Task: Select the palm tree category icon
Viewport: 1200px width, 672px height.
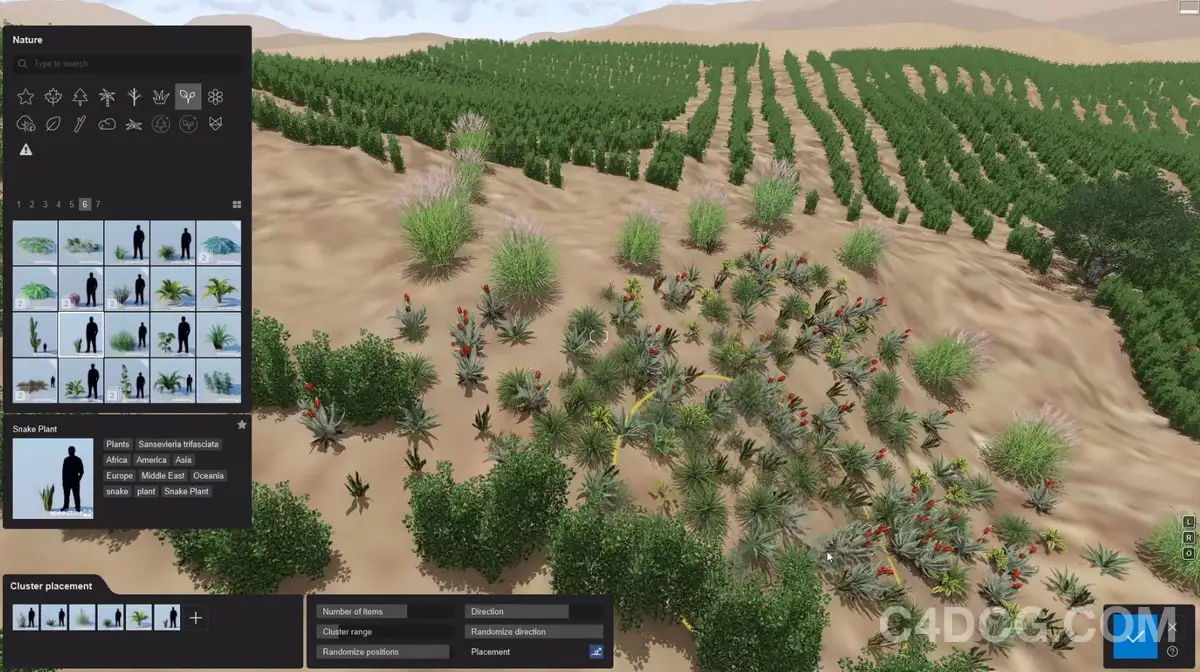Action: (107, 97)
